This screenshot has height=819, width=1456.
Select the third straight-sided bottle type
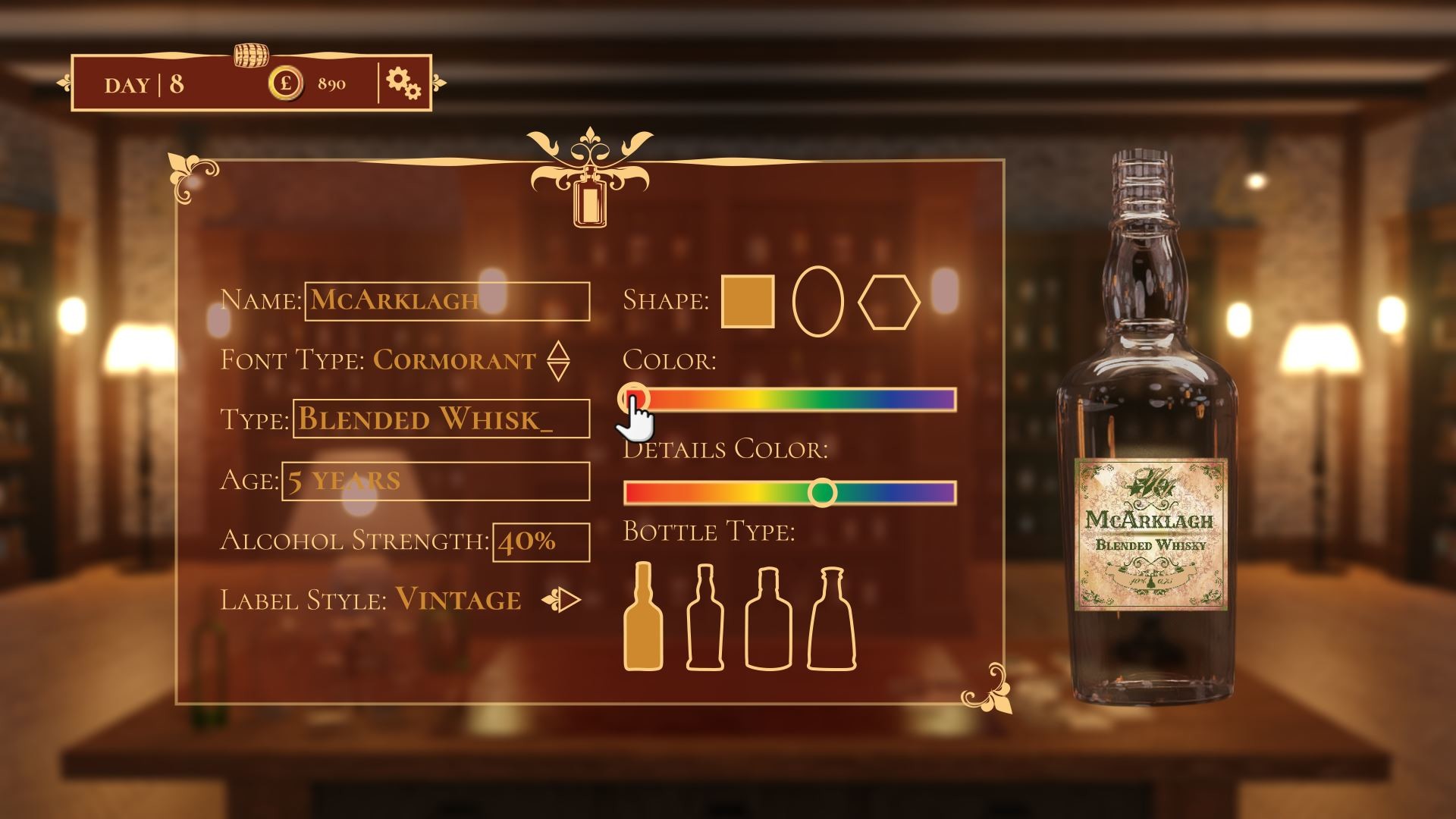click(768, 622)
